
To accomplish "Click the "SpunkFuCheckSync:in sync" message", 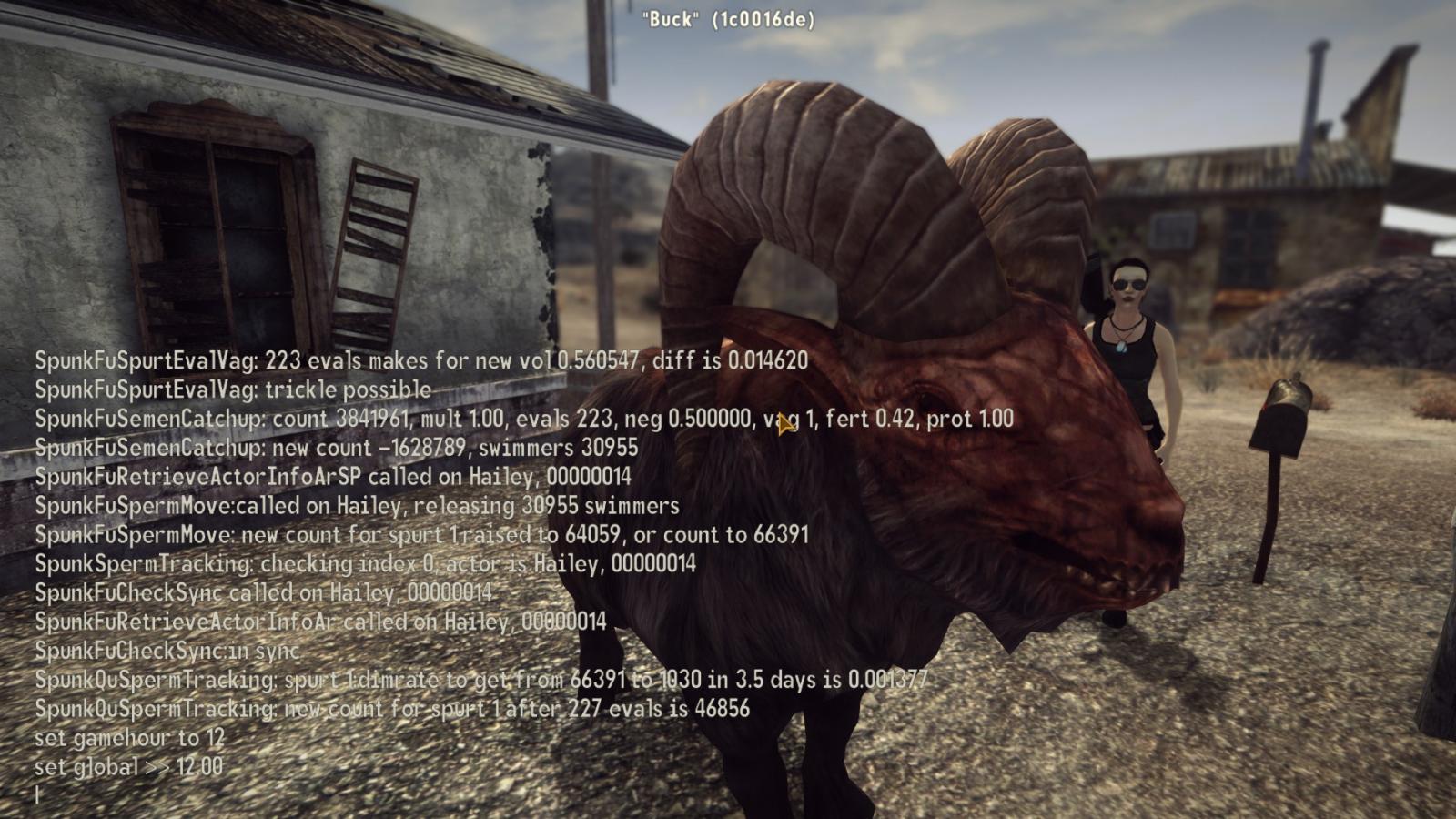I will click(168, 651).
